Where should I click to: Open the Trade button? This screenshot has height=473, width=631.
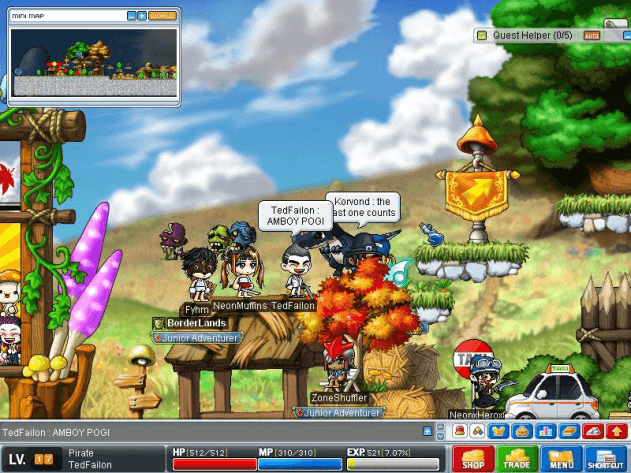click(x=517, y=459)
